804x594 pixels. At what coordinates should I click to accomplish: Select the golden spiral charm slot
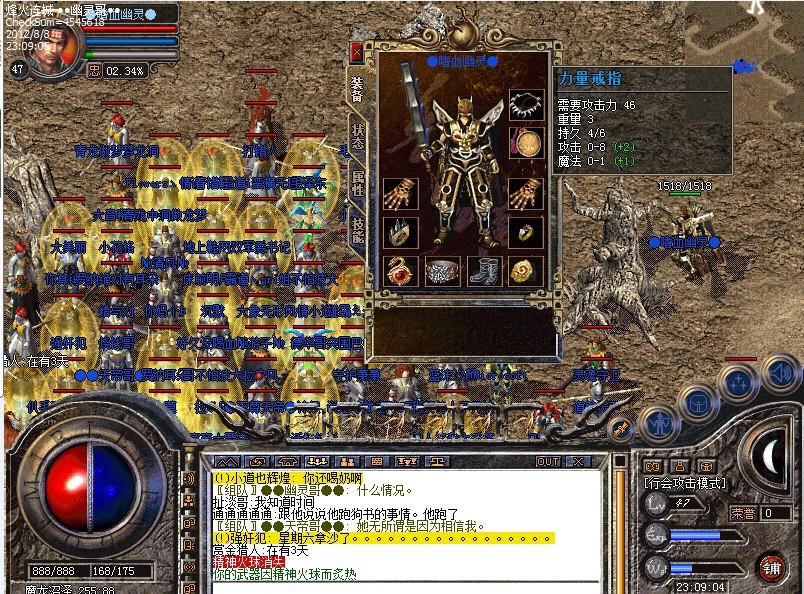point(524,270)
